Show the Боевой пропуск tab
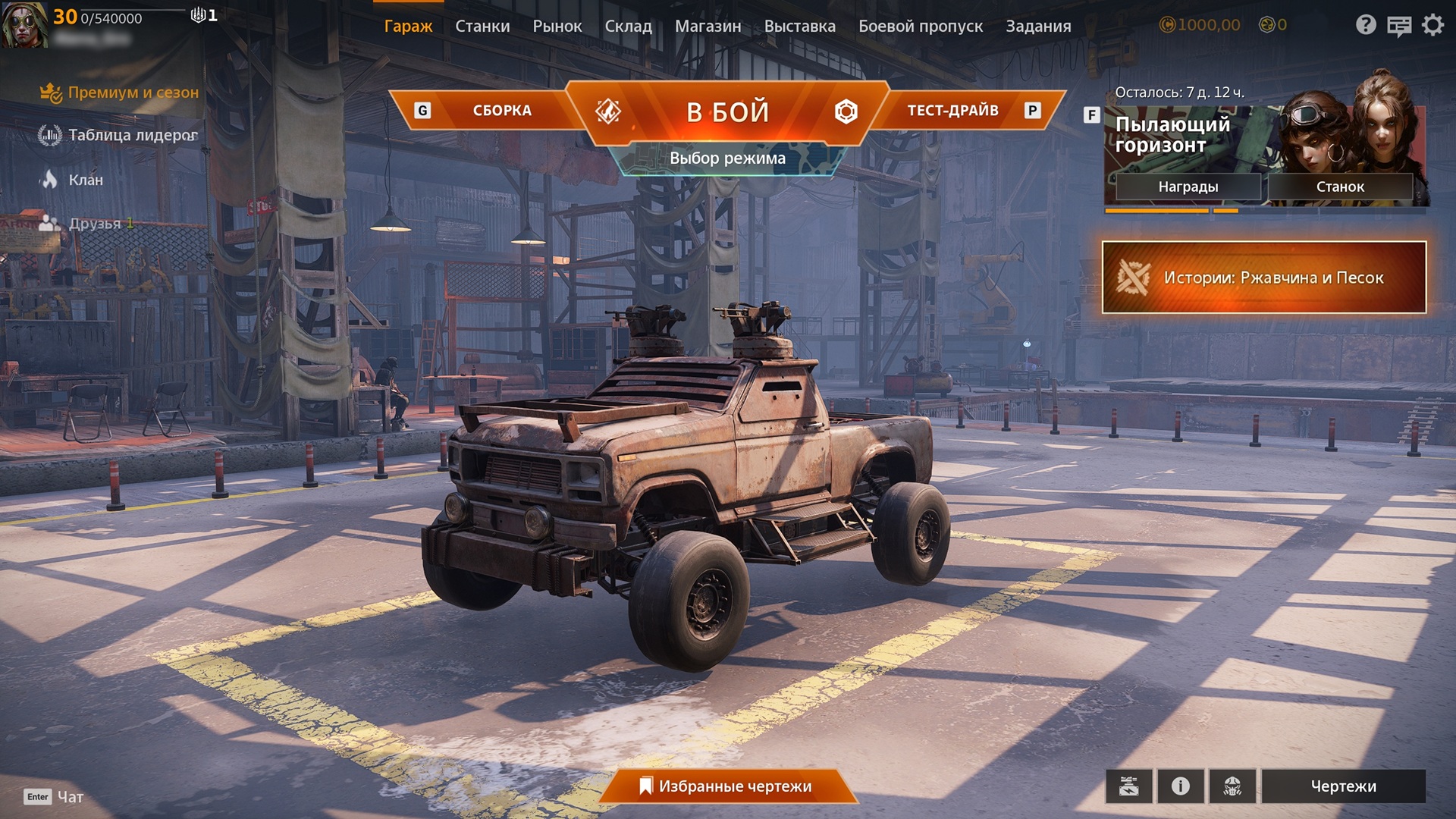The height and width of the screenshot is (819, 1456). tap(920, 26)
